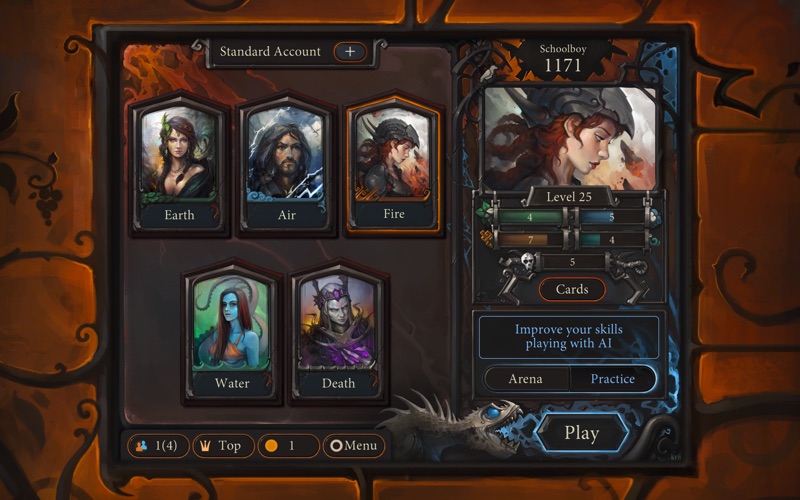800x500 pixels.
Task: Show the Top leaderboard
Action: [x=221, y=446]
